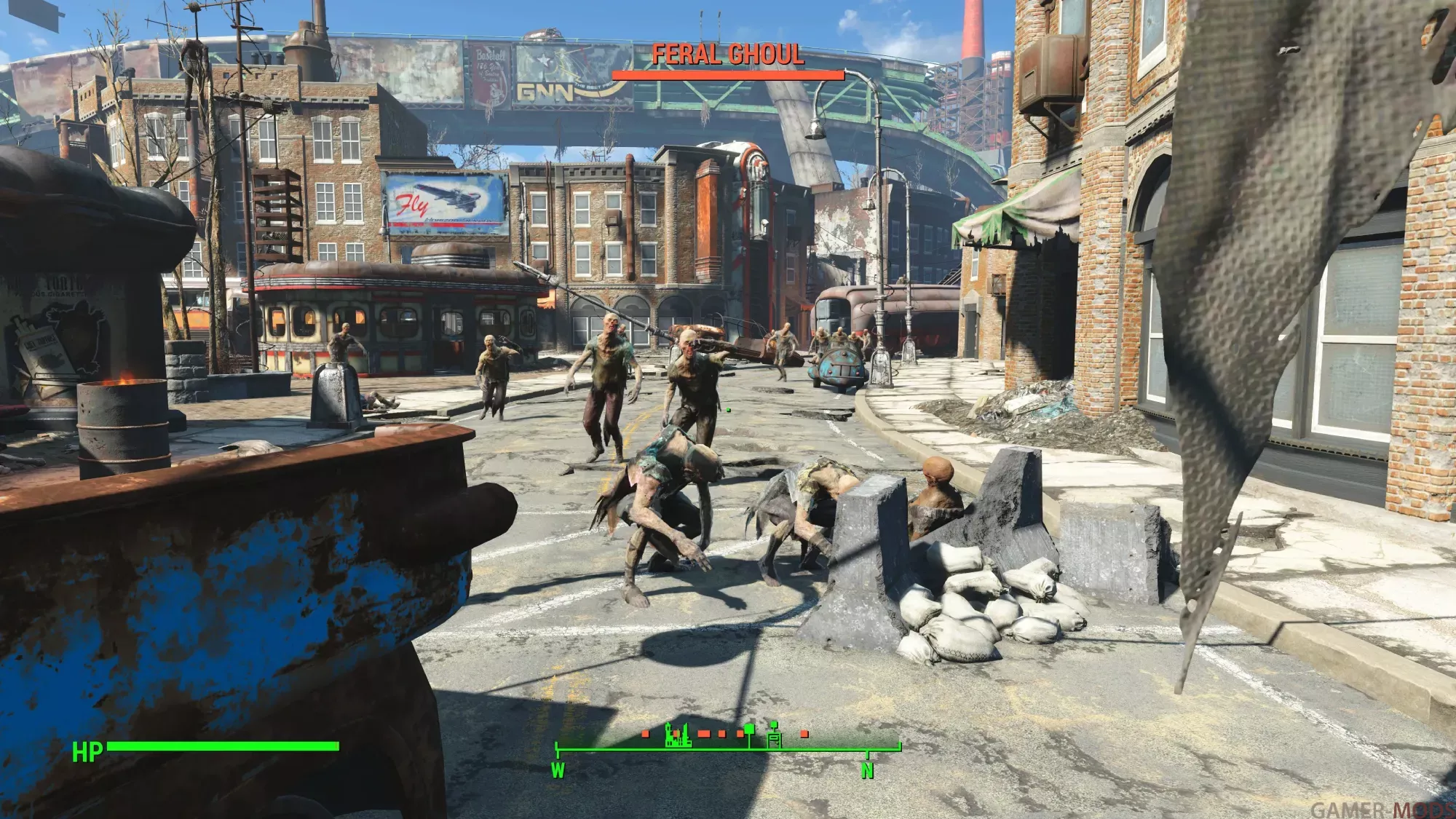Click the compass bar's W heading
This screenshot has height=819, width=1456.
pyautogui.click(x=558, y=770)
